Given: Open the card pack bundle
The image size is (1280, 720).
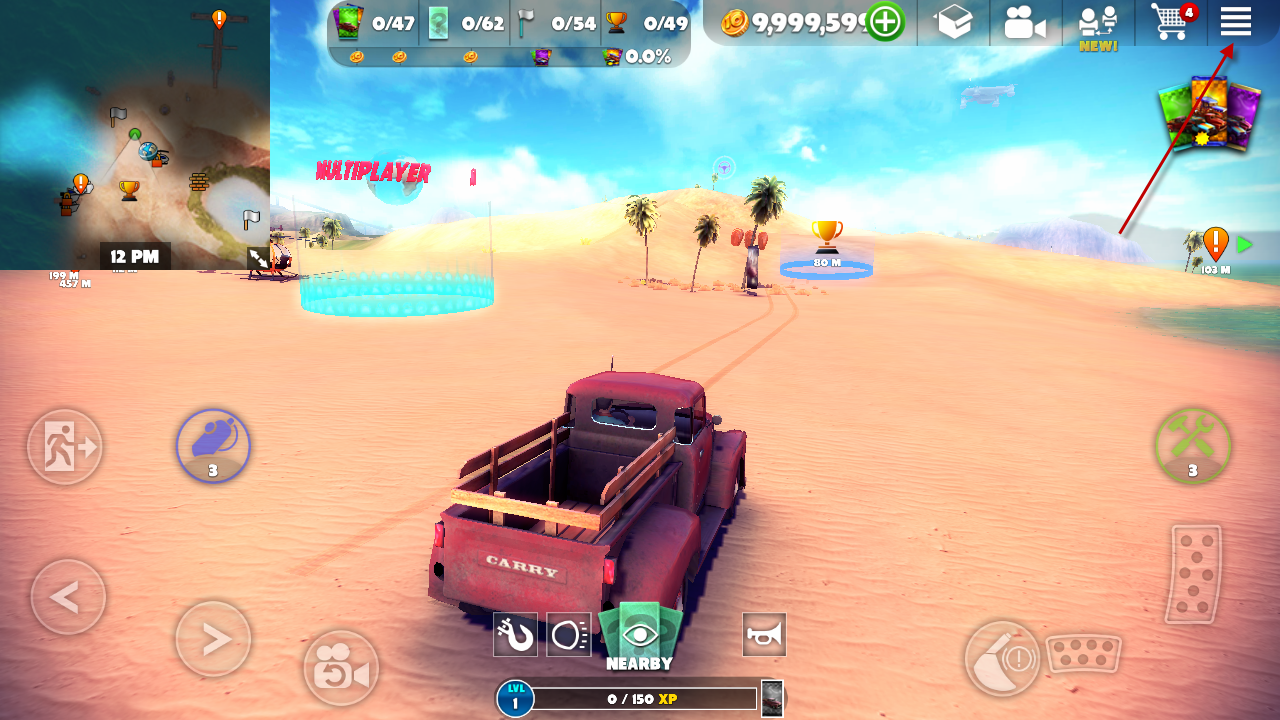Looking at the screenshot, I should [1209, 115].
